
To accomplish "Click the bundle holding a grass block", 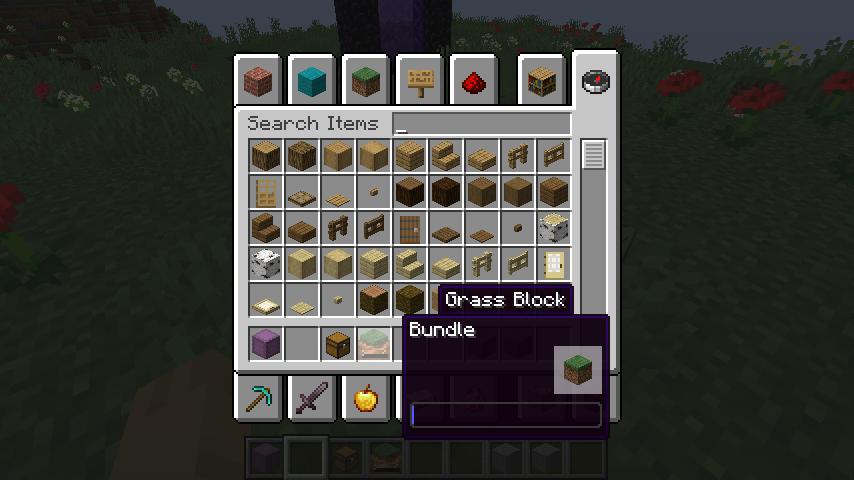I will [x=373, y=344].
